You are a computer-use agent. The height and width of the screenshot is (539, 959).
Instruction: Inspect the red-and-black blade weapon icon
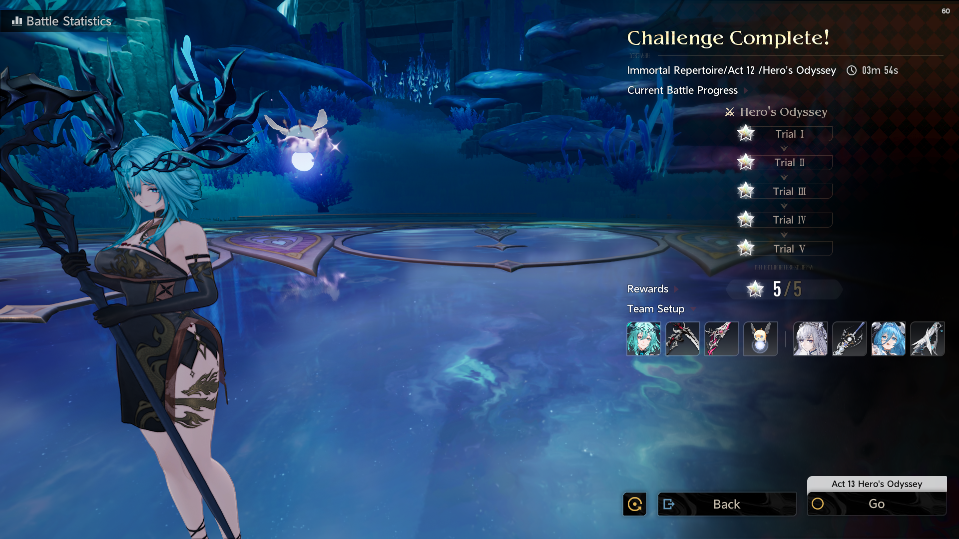tap(722, 339)
